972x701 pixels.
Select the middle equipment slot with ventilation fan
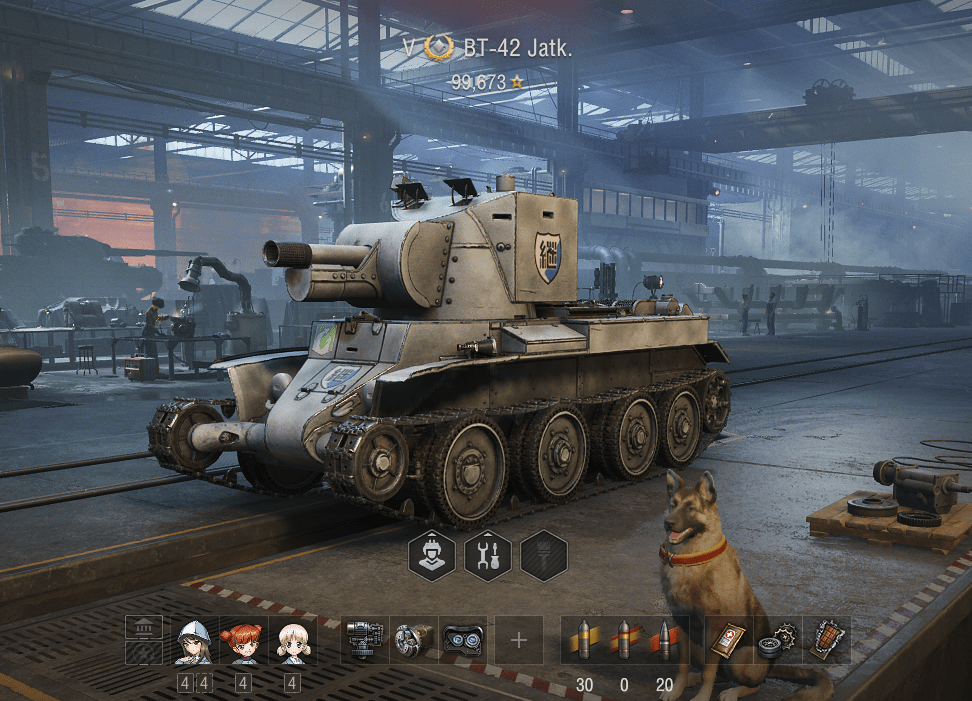click(x=413, y=640)
